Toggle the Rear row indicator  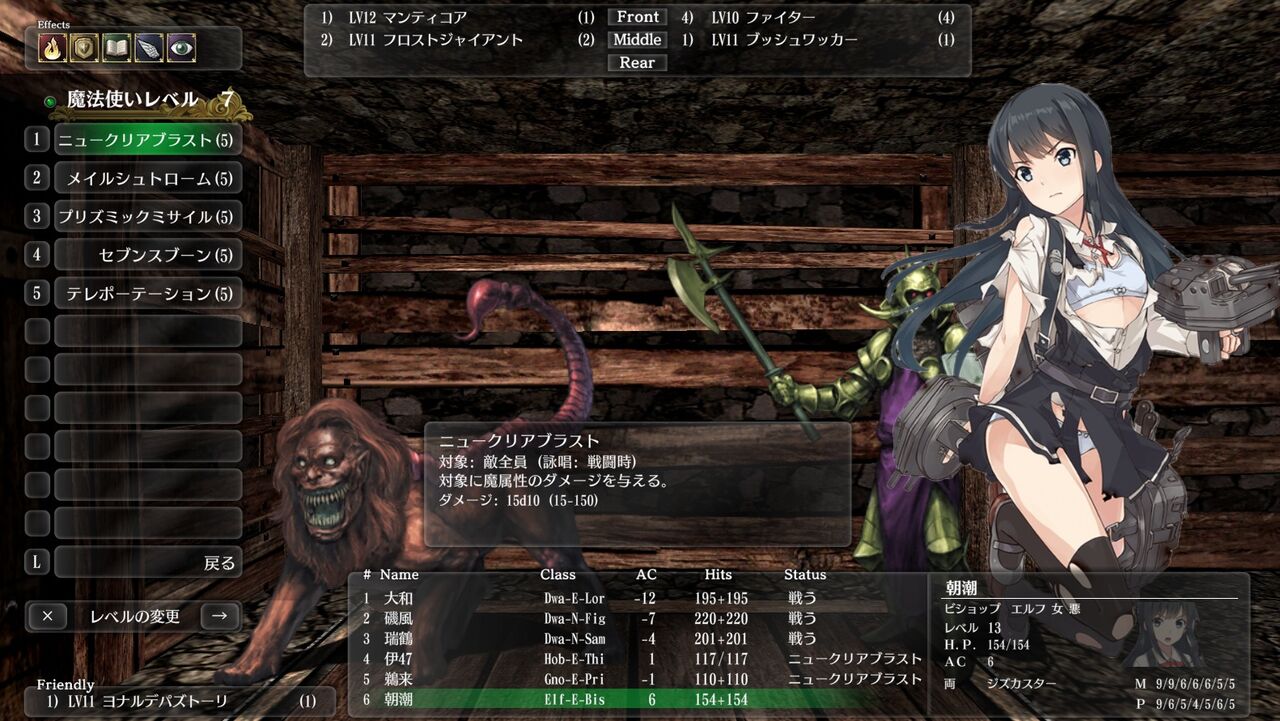point(637,62)
